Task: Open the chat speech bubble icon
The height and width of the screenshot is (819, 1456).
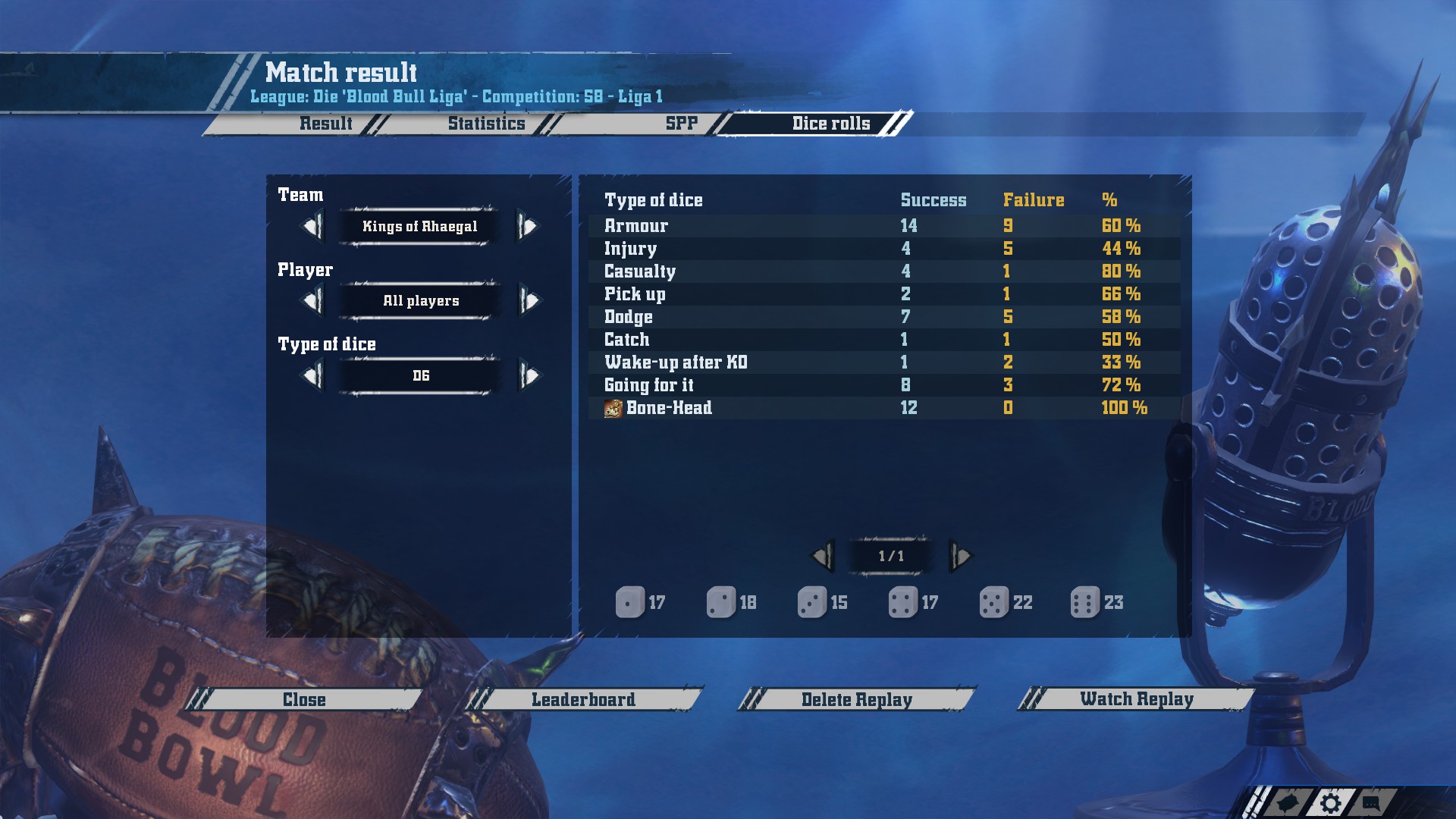Action: tap(1371, 802)
